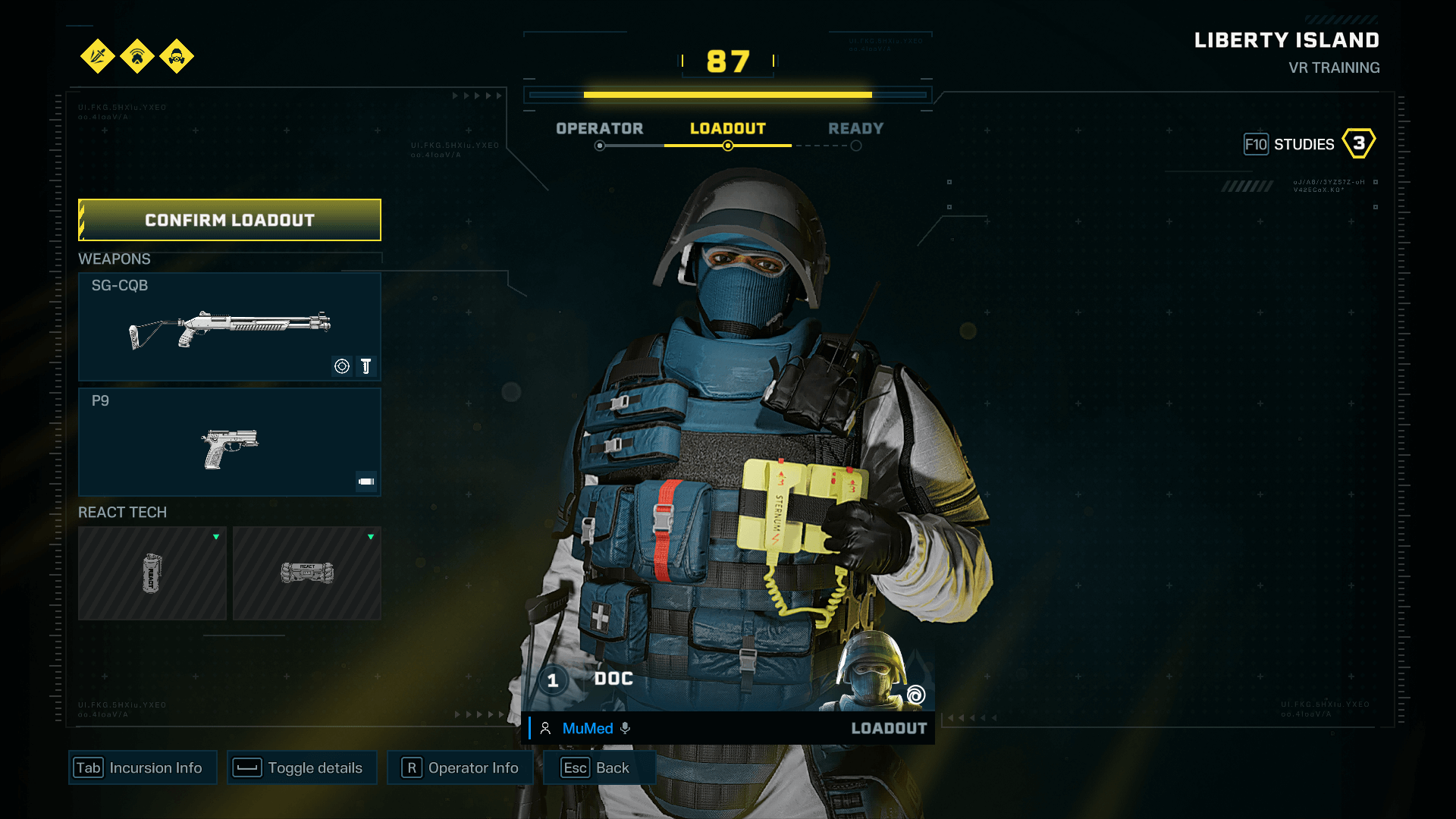
Task: Select the Ready tab
Action: pyautogui.click(x=855, y=128)
